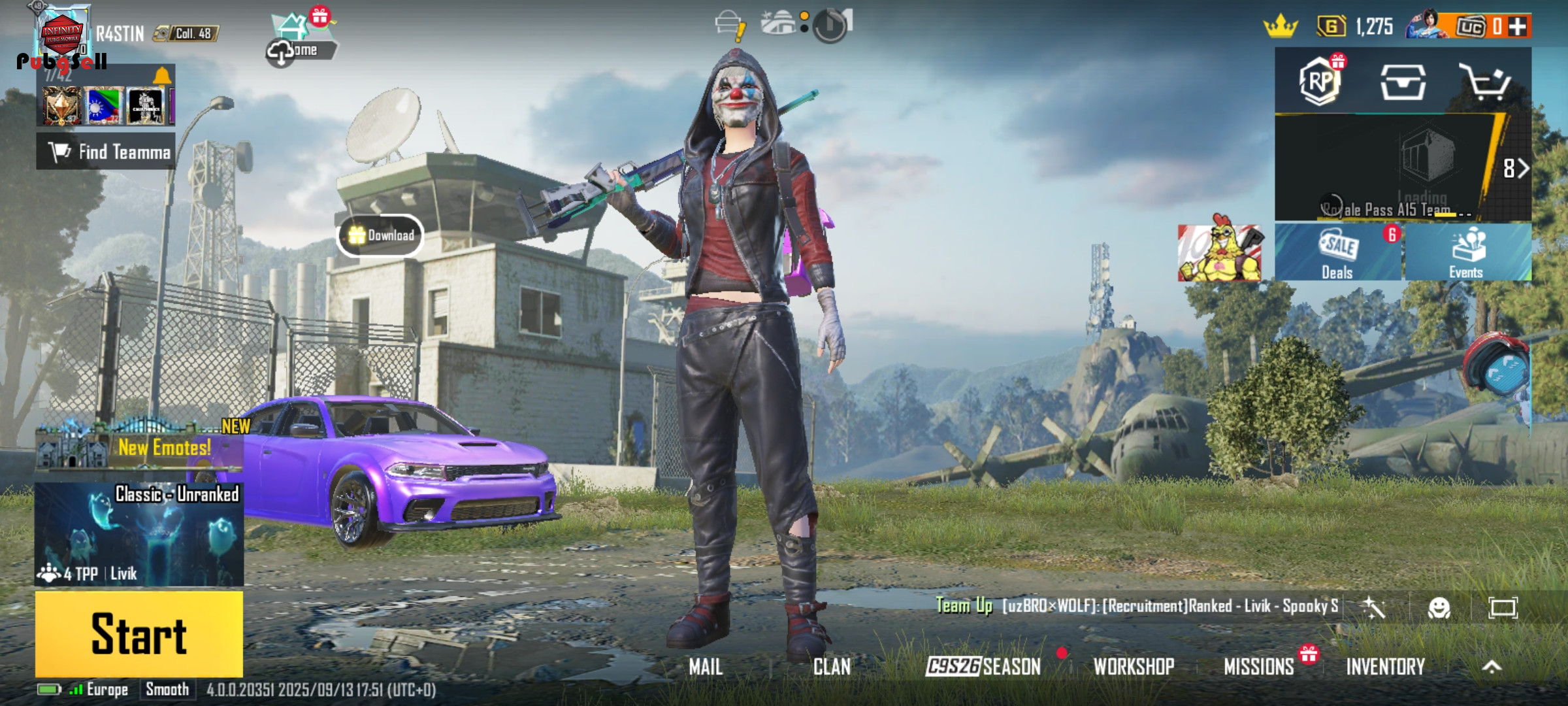Image resolution: width=1568 pixels, height=706 pixels.
Task: Click the Download gift button
Action: [x=380, y=235]
